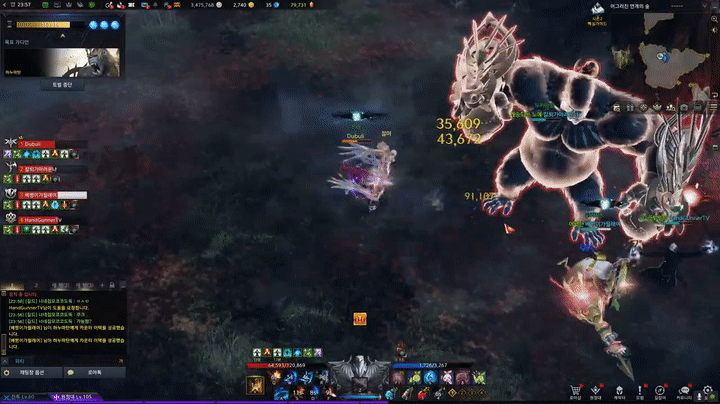This screenshot has width=720, height=404.
Task: Open the shop via the cart icon
Action: pyautogui.click(x=575, y=389)
